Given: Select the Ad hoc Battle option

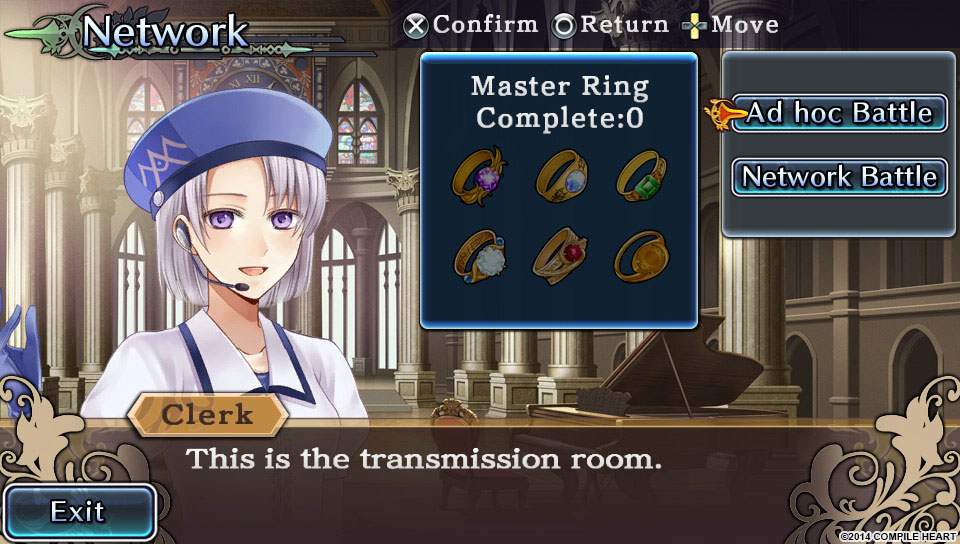Looking at the screenshot, I should click(839, 113).
